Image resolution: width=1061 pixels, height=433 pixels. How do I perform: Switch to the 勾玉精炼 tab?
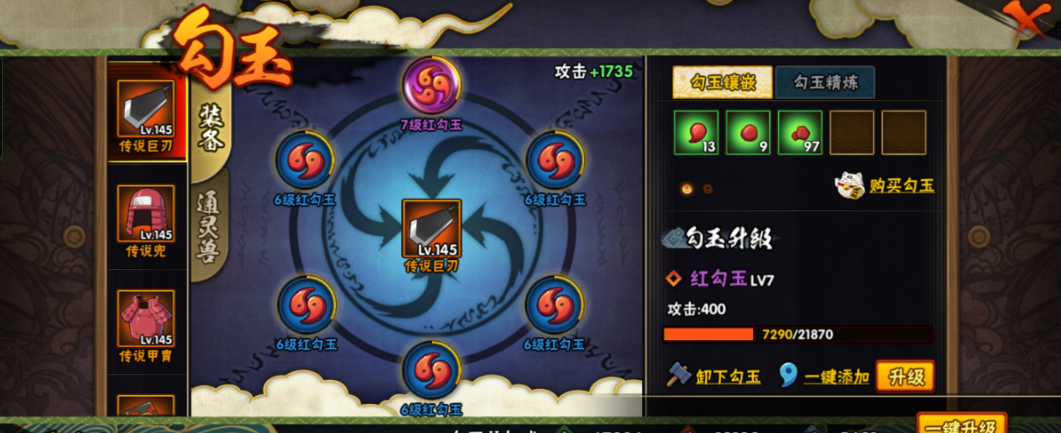[811, 82]
